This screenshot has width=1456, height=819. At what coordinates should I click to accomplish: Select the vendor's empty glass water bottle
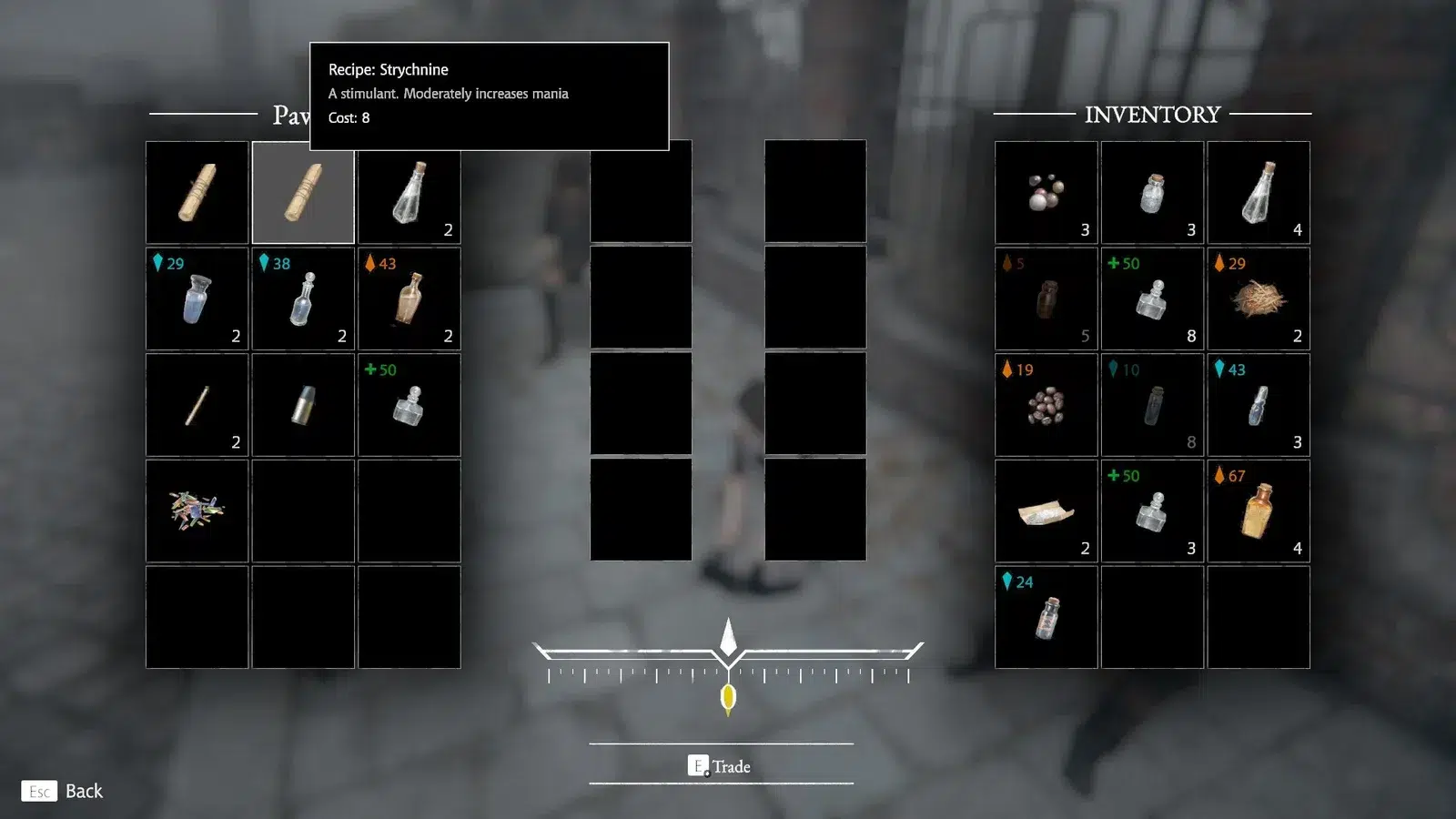click(x=409, y=192)
